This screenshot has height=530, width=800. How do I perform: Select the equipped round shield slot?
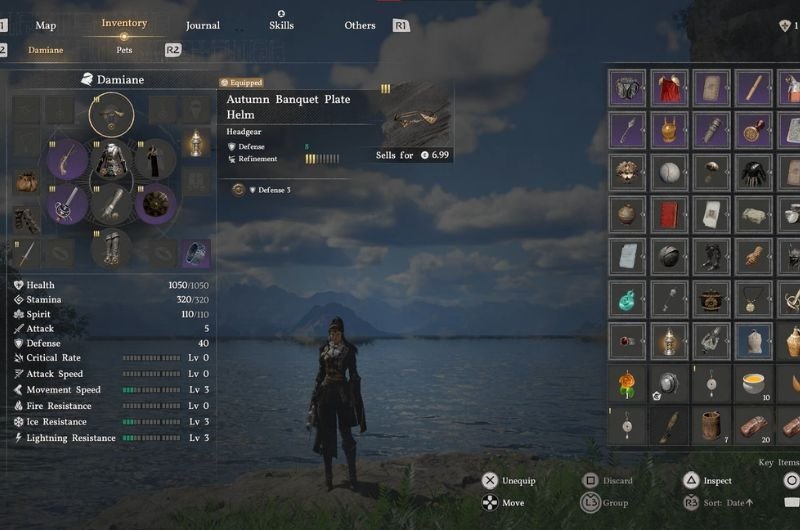[155, 204]
